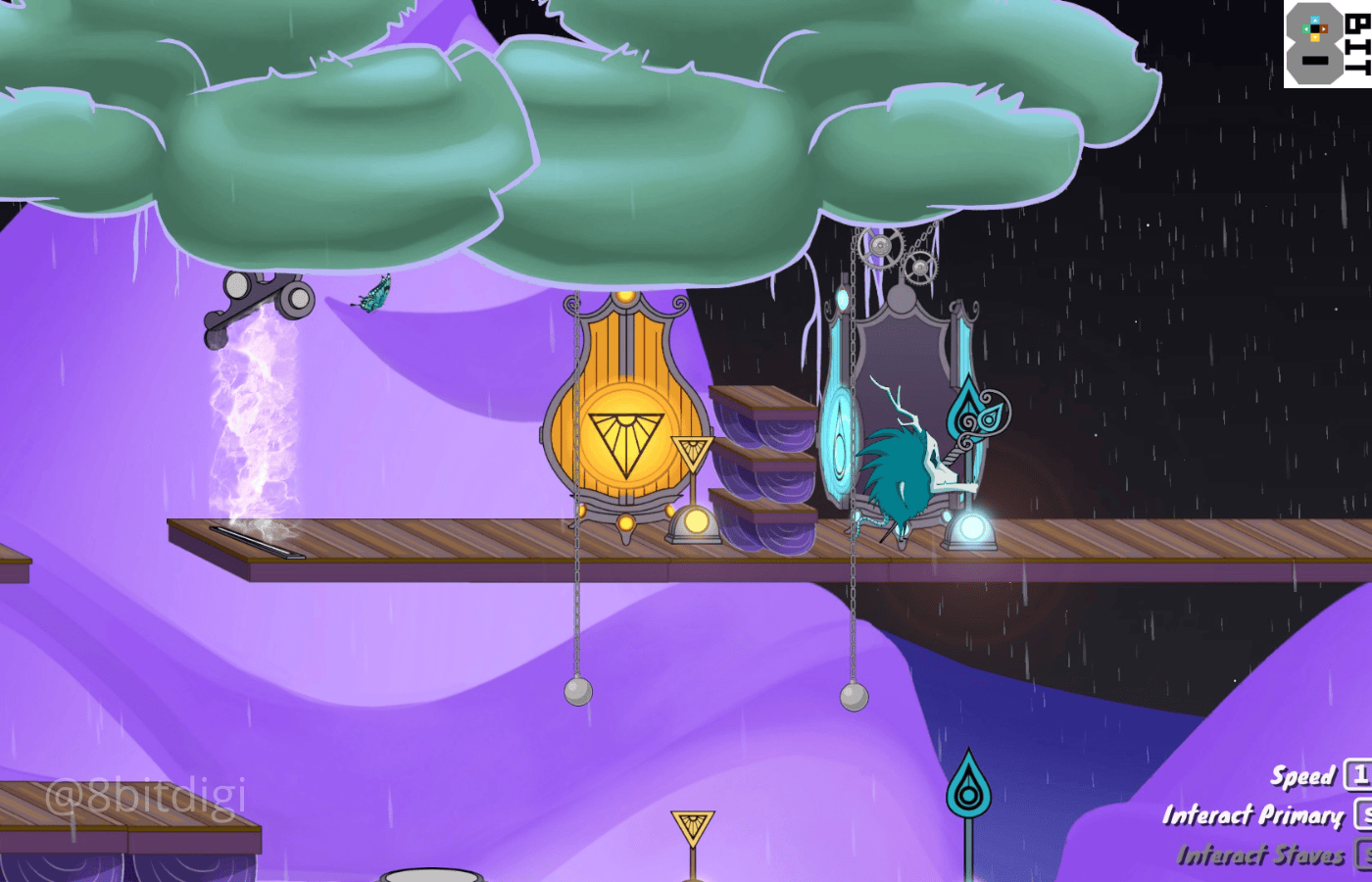This screenshot has width=1372, height=882.
Task: Click the Interact Primary key button
Action: (x=1366, y=814)
